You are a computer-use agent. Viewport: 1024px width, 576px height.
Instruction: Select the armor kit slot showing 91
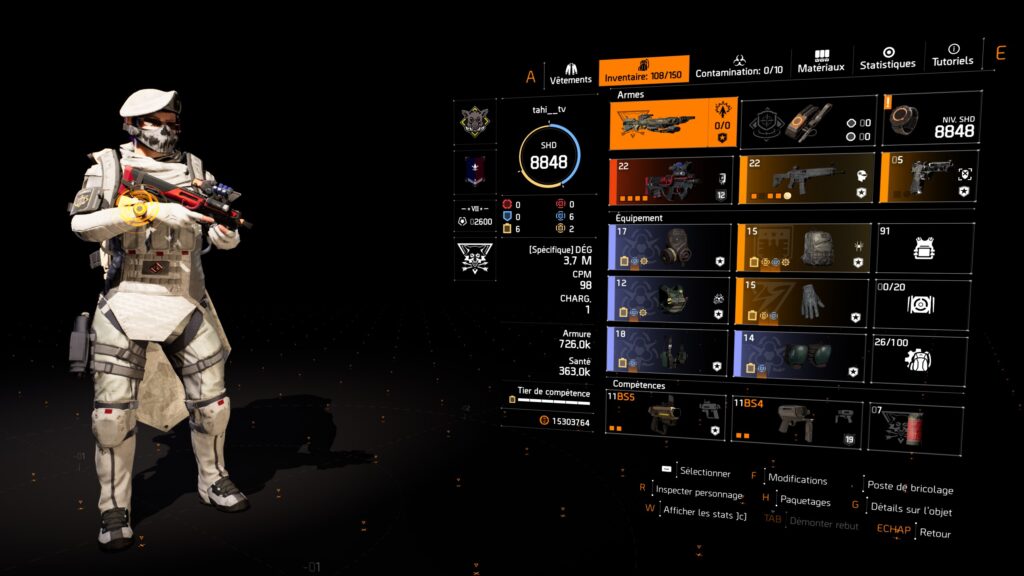click(923, 247)
